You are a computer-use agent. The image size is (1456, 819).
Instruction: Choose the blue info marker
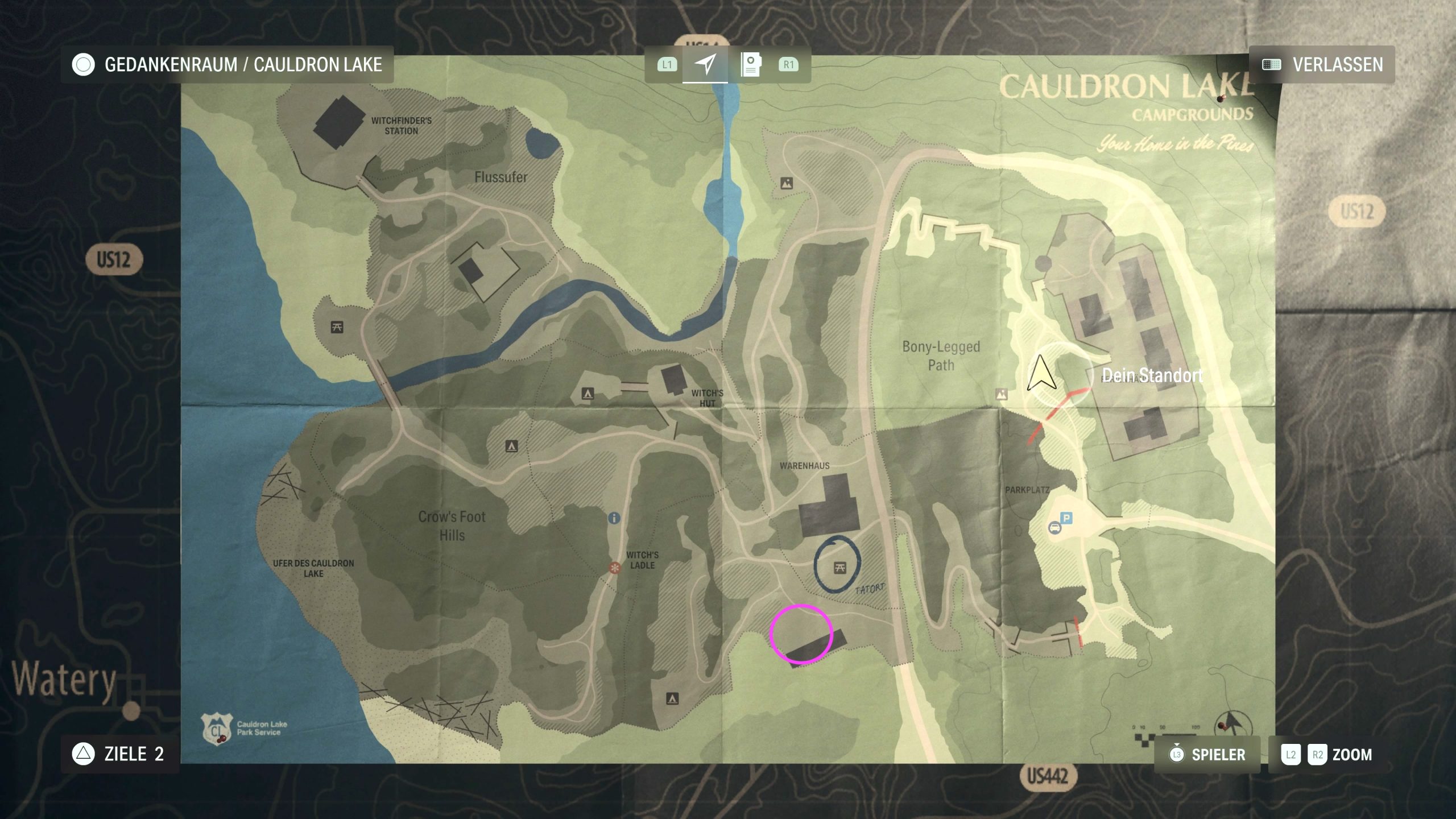pos(614,518)
